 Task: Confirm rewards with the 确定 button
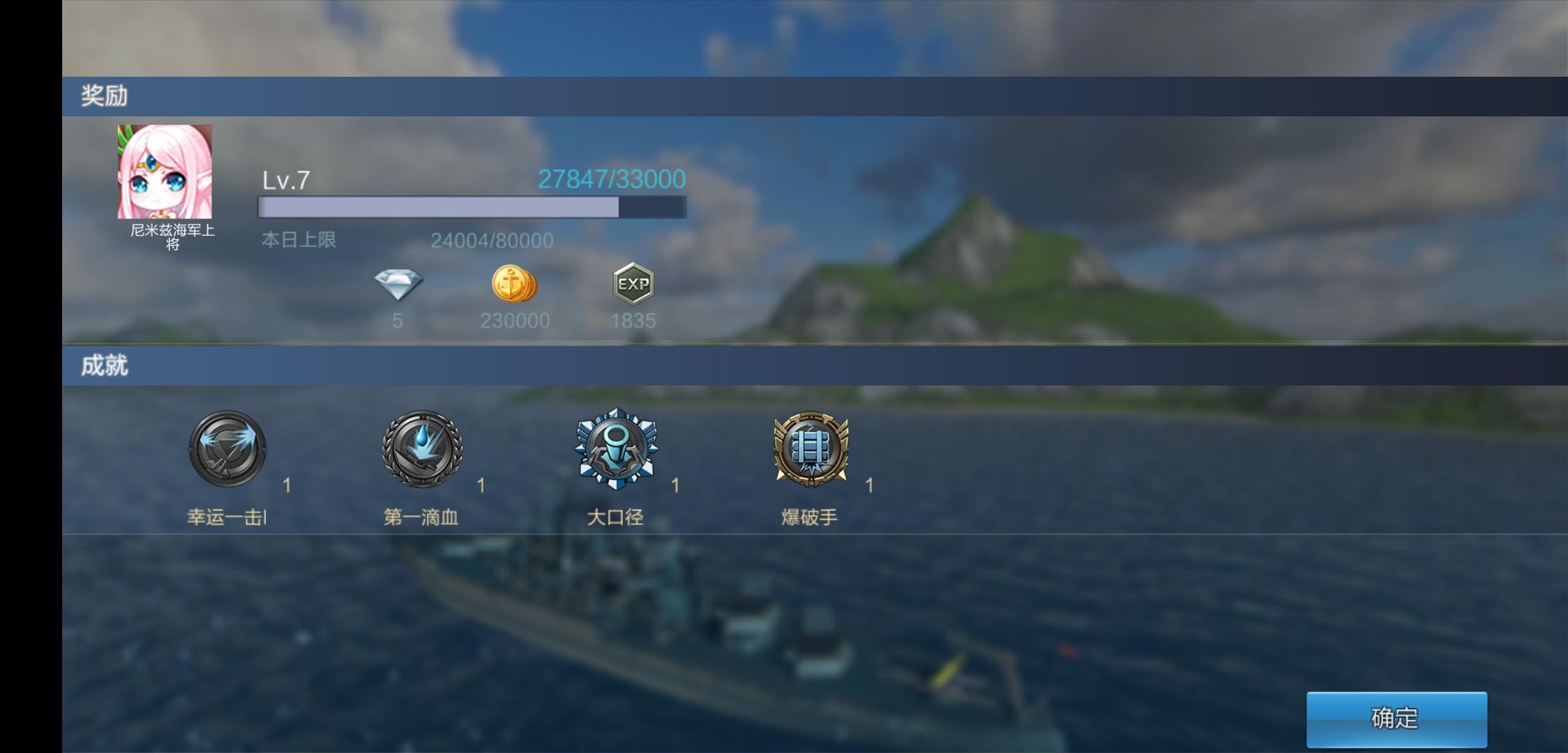pyautogui.click(x=1396, y=719)
